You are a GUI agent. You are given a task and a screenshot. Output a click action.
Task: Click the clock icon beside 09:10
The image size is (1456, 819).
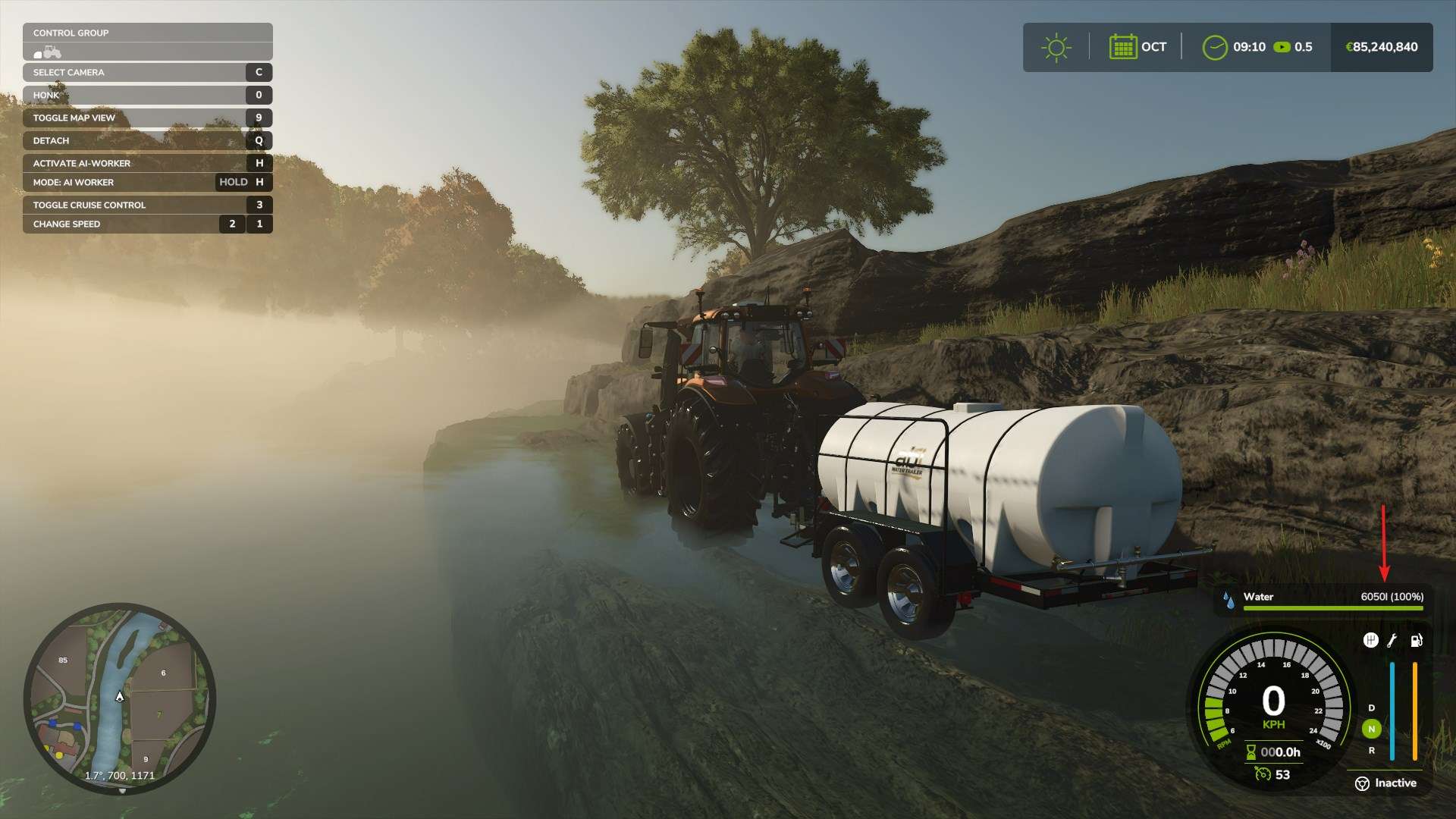tap(1214, 47)
